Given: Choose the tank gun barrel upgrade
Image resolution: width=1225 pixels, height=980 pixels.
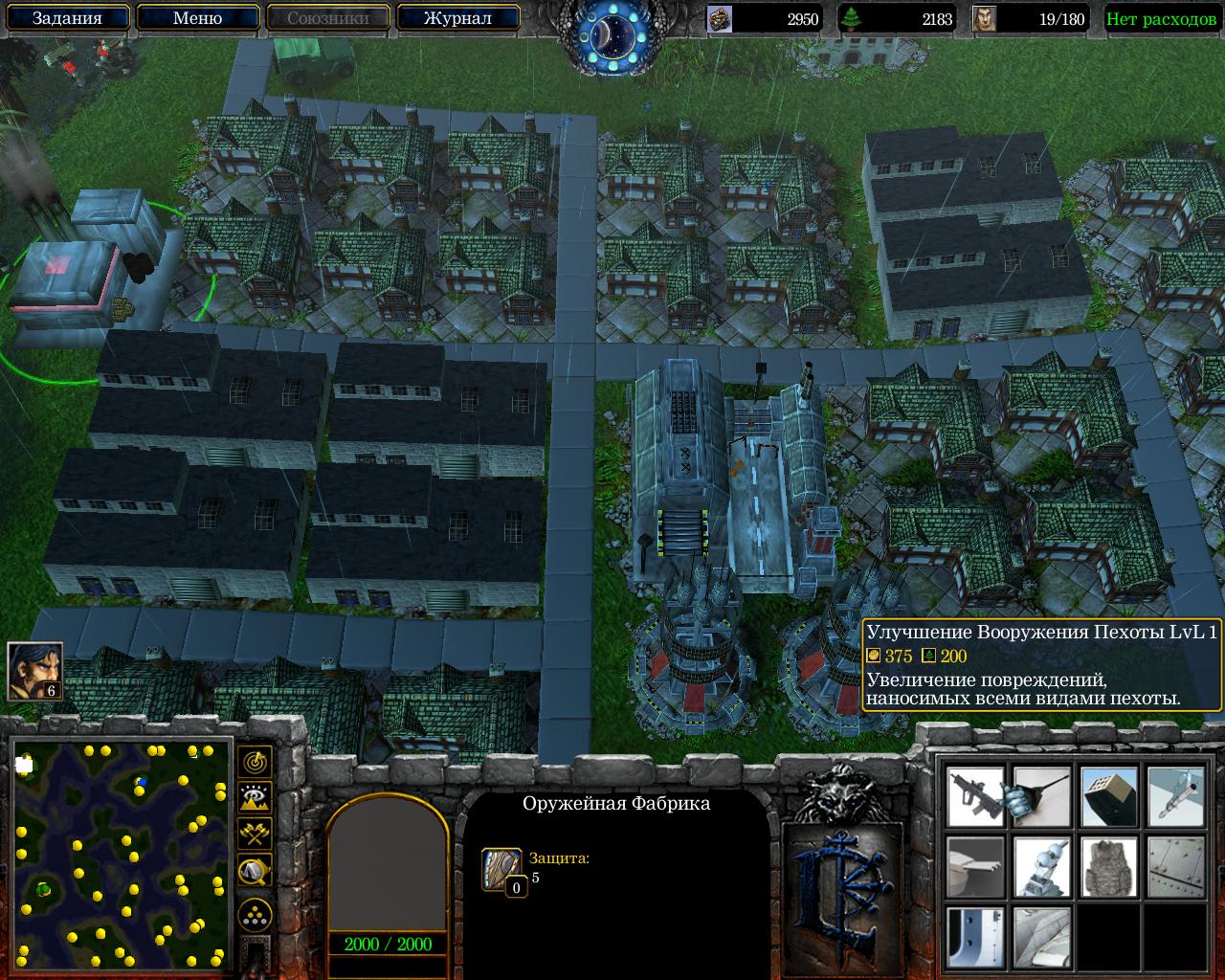Looking at the screenshot, I should point(1042,796).
